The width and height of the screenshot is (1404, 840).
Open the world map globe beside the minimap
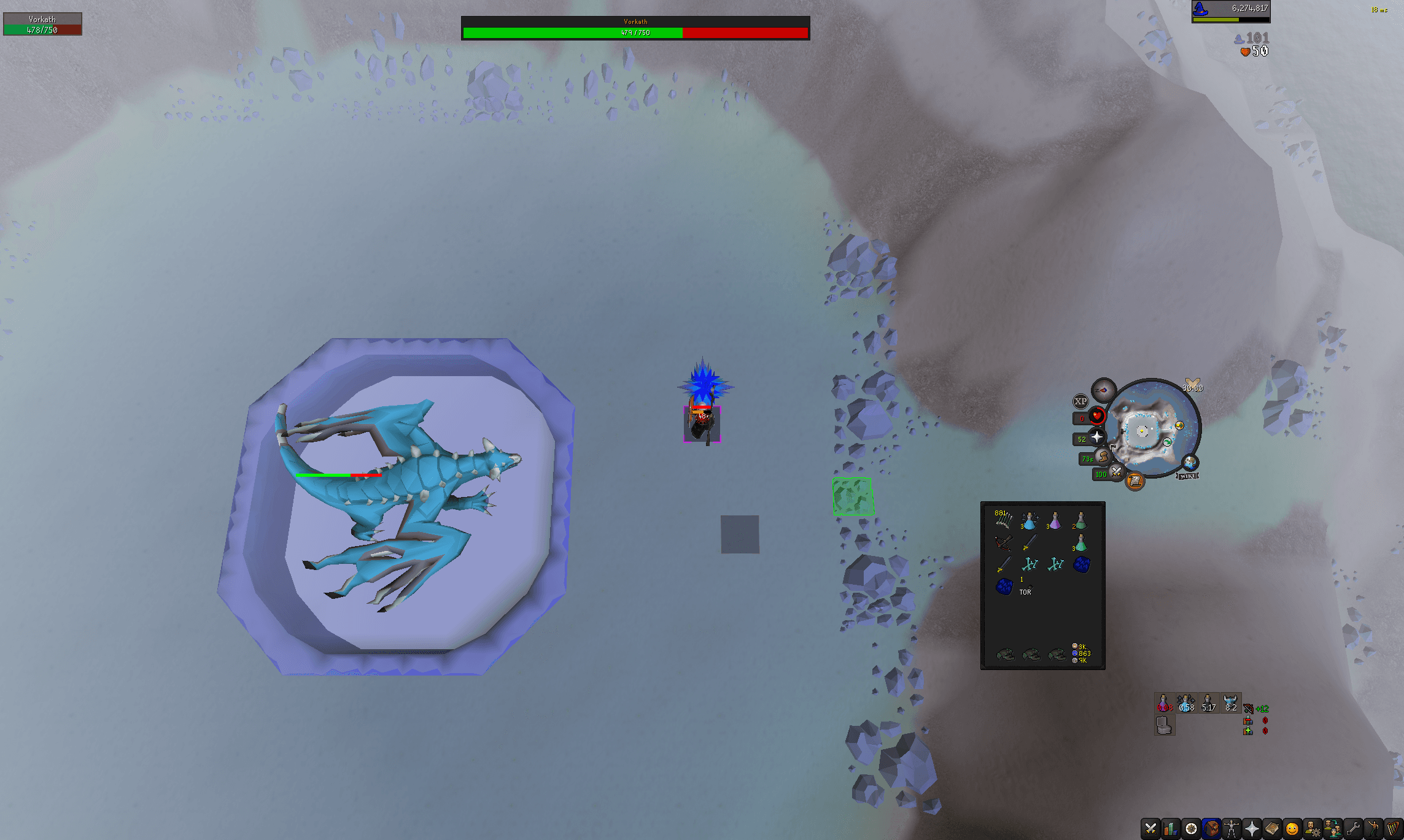click(x=1189, y=463)
